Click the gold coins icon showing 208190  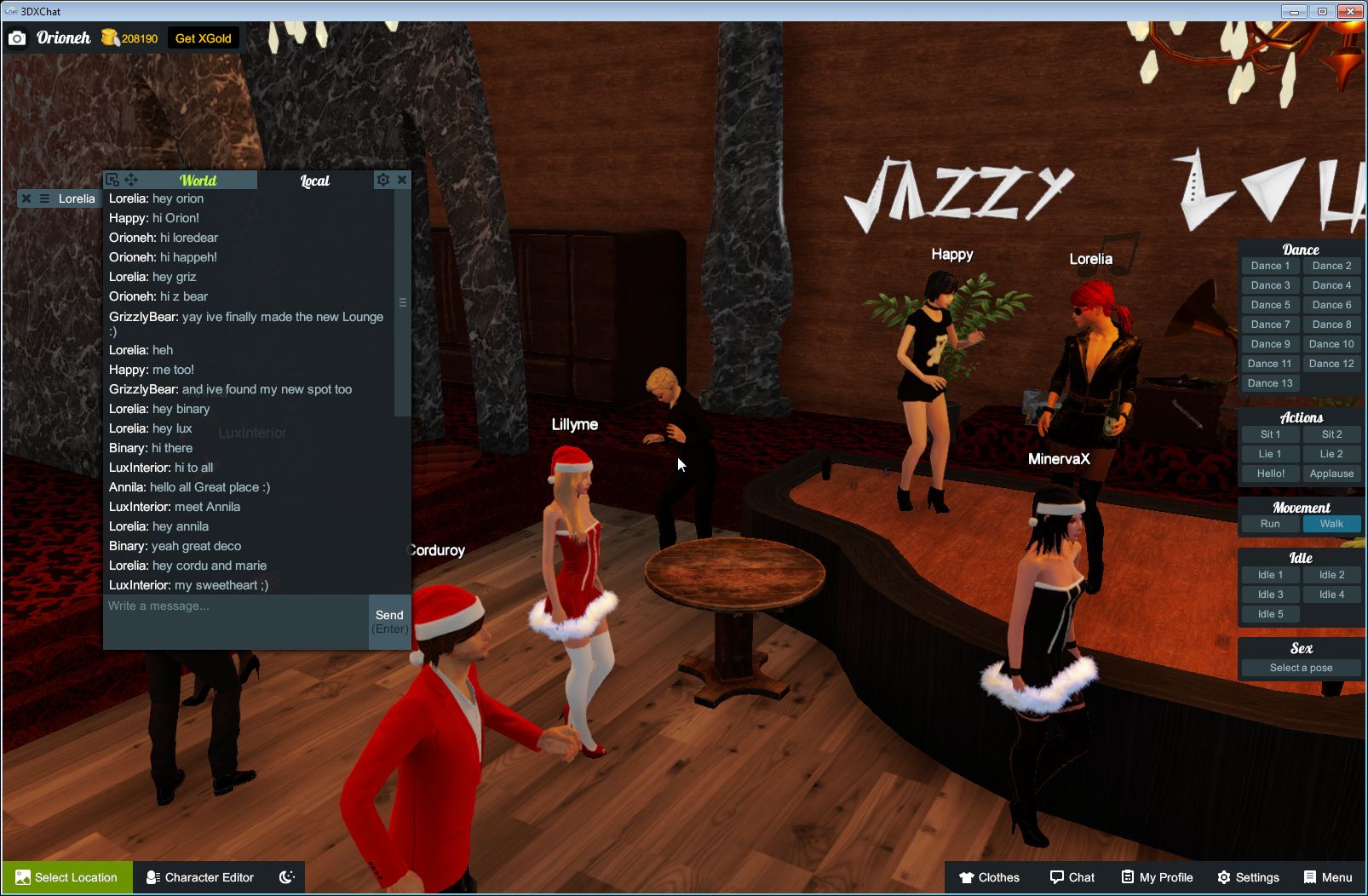tap(112, 37)
